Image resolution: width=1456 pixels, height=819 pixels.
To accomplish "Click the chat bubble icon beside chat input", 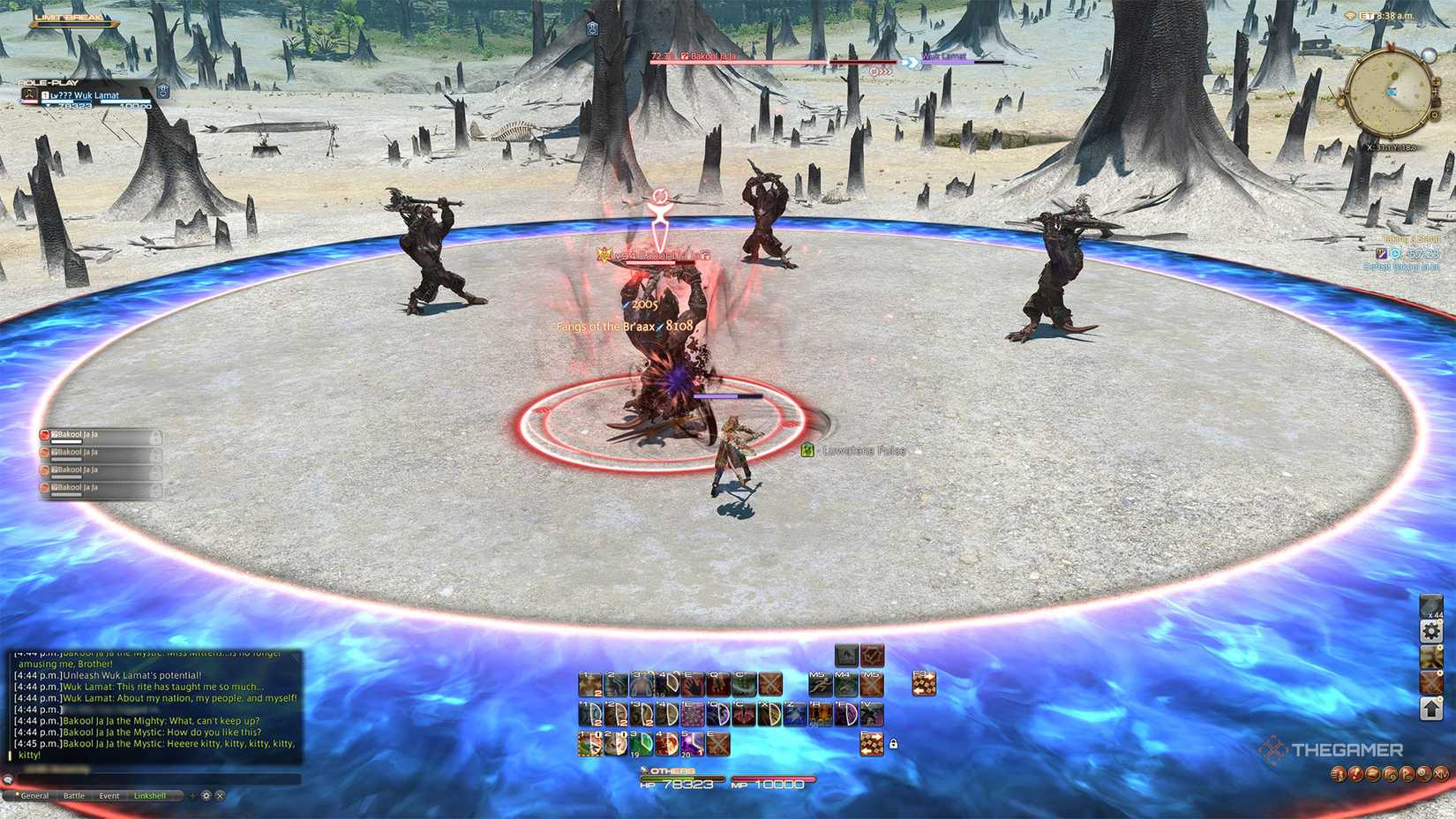I will [10, 778].
